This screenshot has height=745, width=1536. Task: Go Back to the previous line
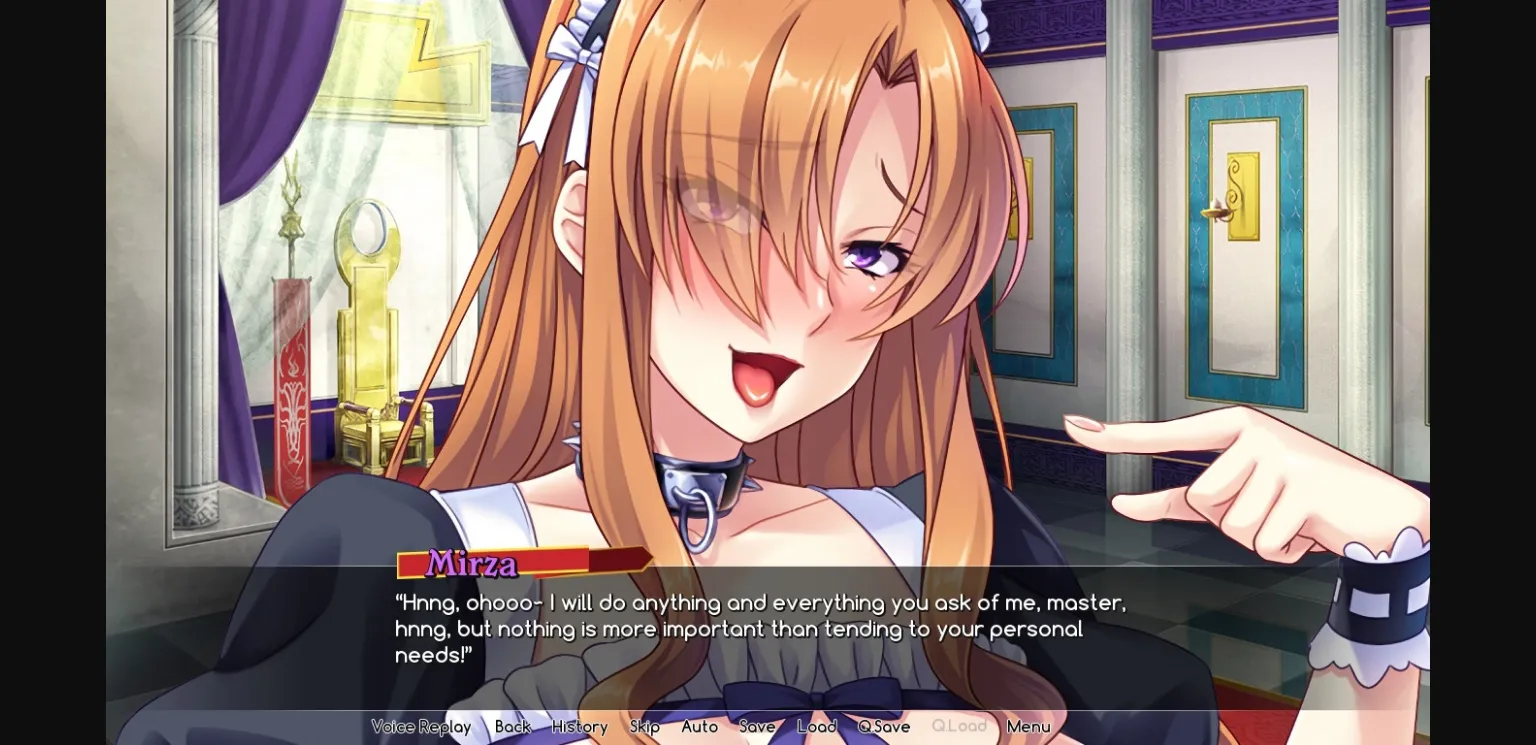(x=511, y=727)
